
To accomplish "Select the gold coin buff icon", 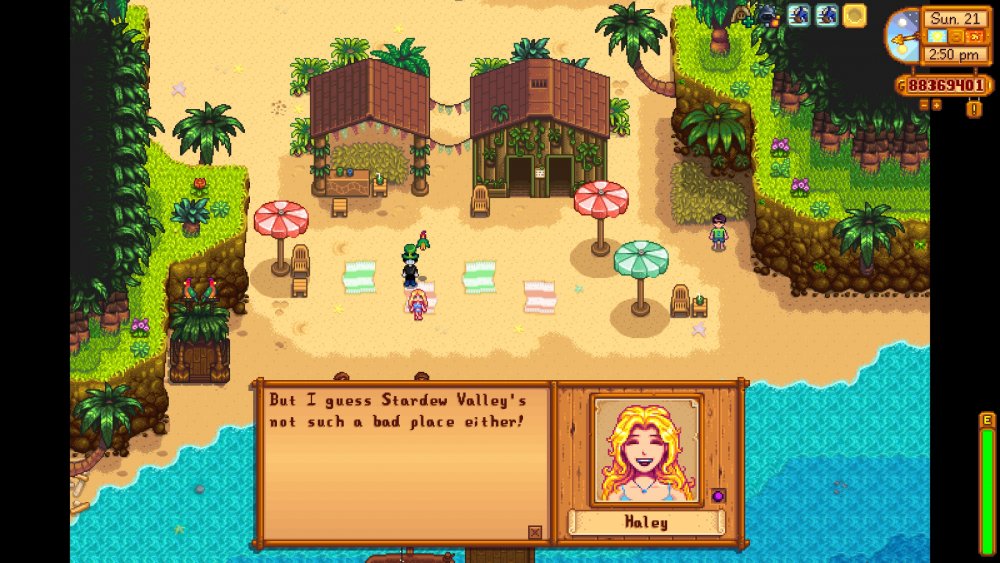I will coord(854,15).
